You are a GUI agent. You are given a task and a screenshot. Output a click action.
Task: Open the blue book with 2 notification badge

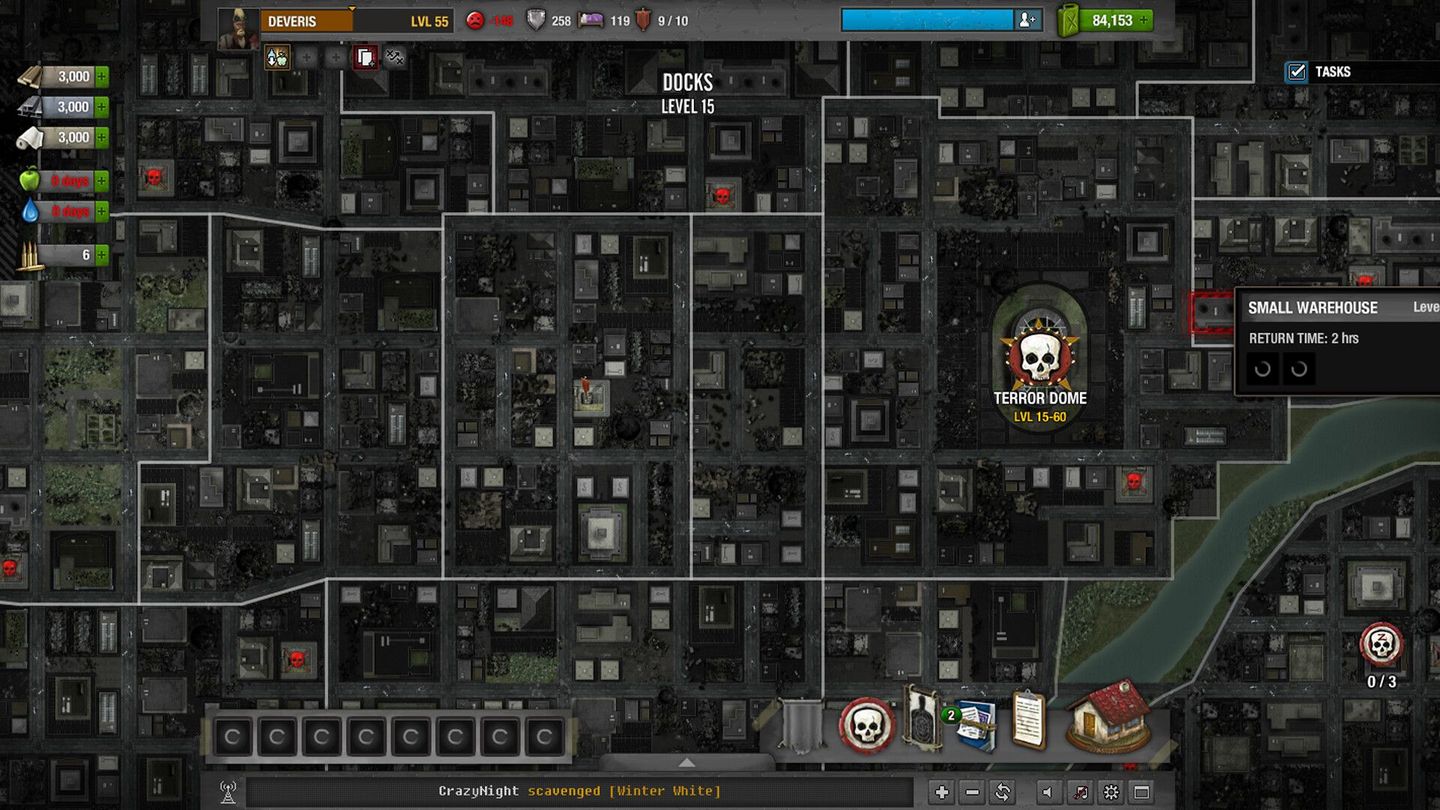pos(978,728)
